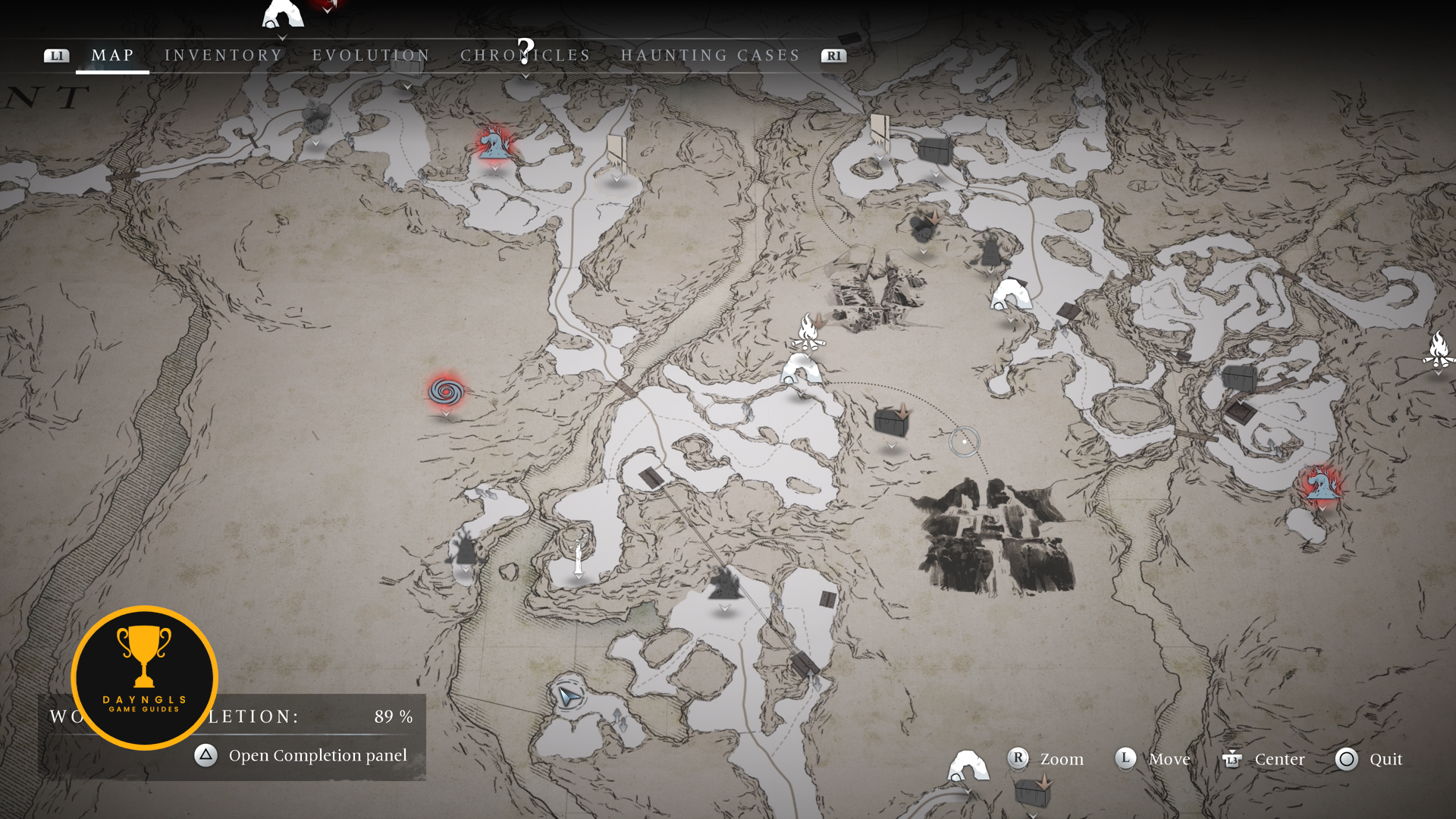Image resolution: width=1456 pixels, height=819 pixels.
Task: Switch to the Inventory tab
Action: click(x=224, y=55)
